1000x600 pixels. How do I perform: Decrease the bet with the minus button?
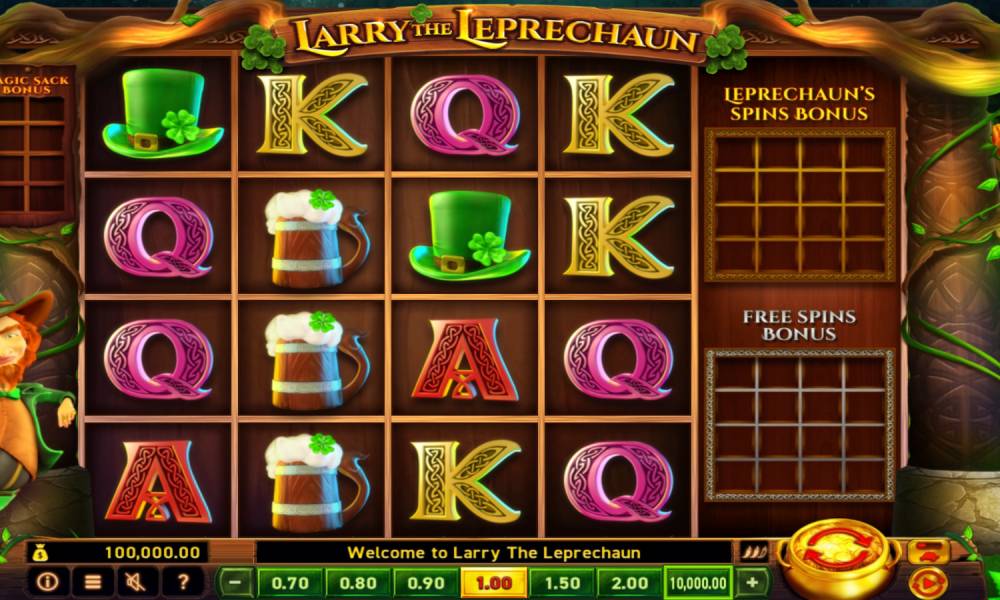[236, 582]
